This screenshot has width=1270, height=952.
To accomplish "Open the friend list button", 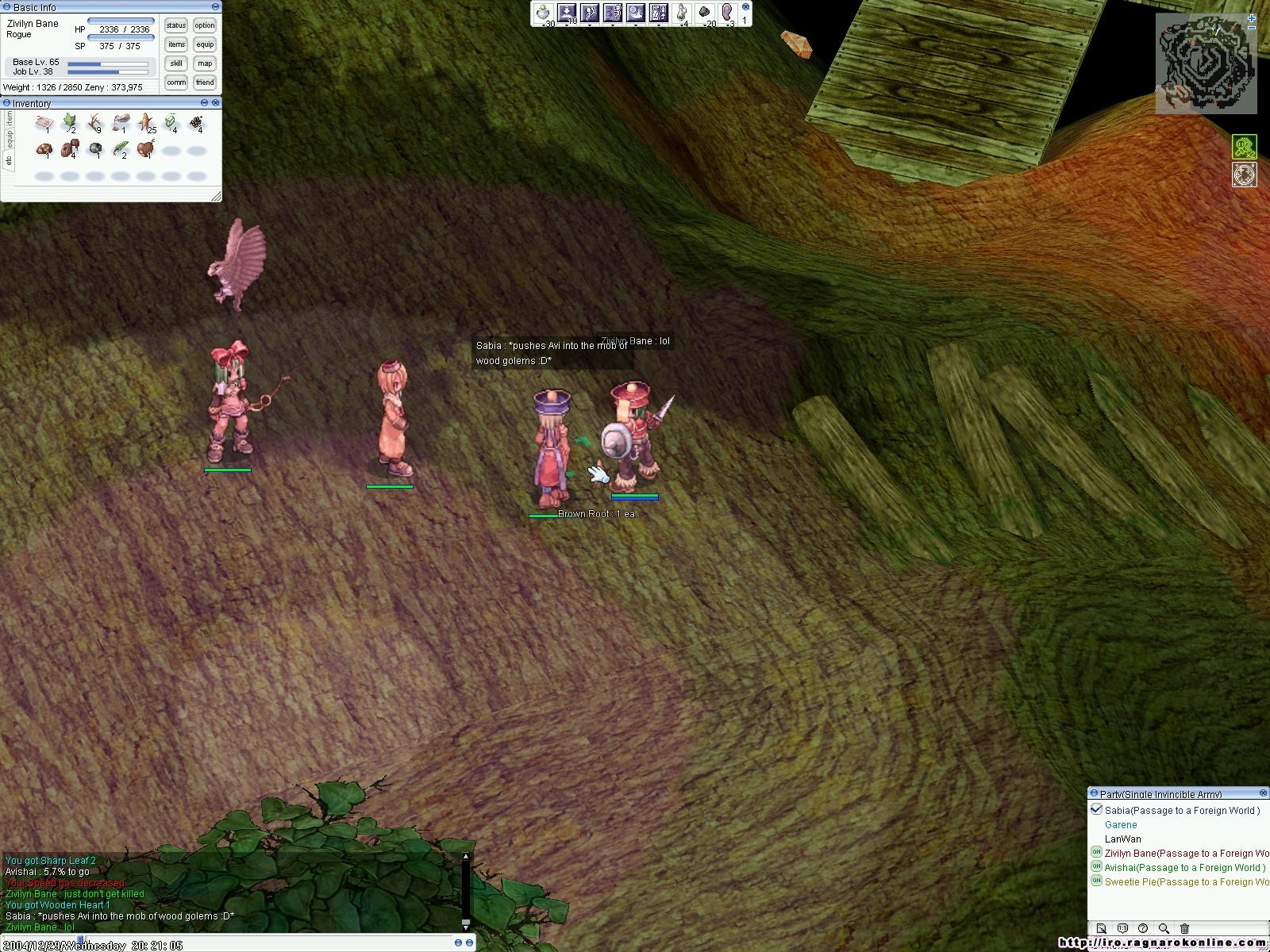I will point(205,83).
